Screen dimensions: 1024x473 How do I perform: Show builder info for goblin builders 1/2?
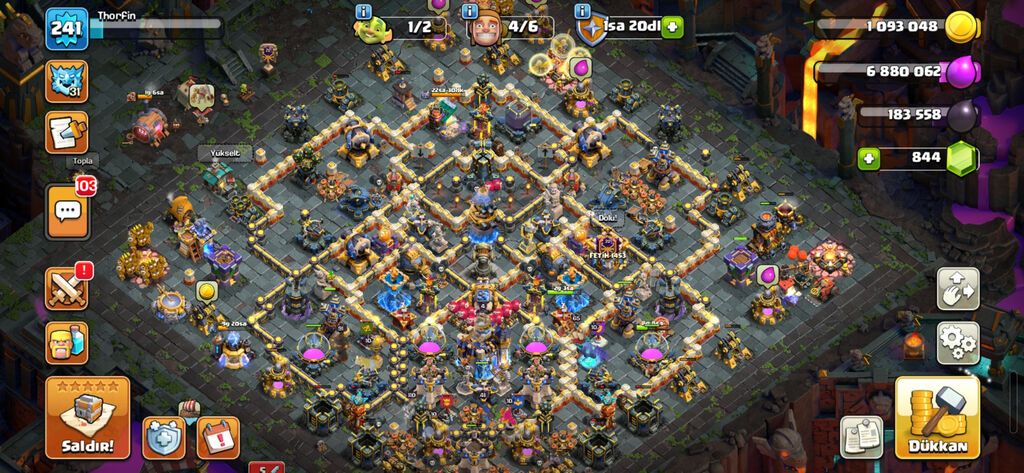click(x=362, y=12)
